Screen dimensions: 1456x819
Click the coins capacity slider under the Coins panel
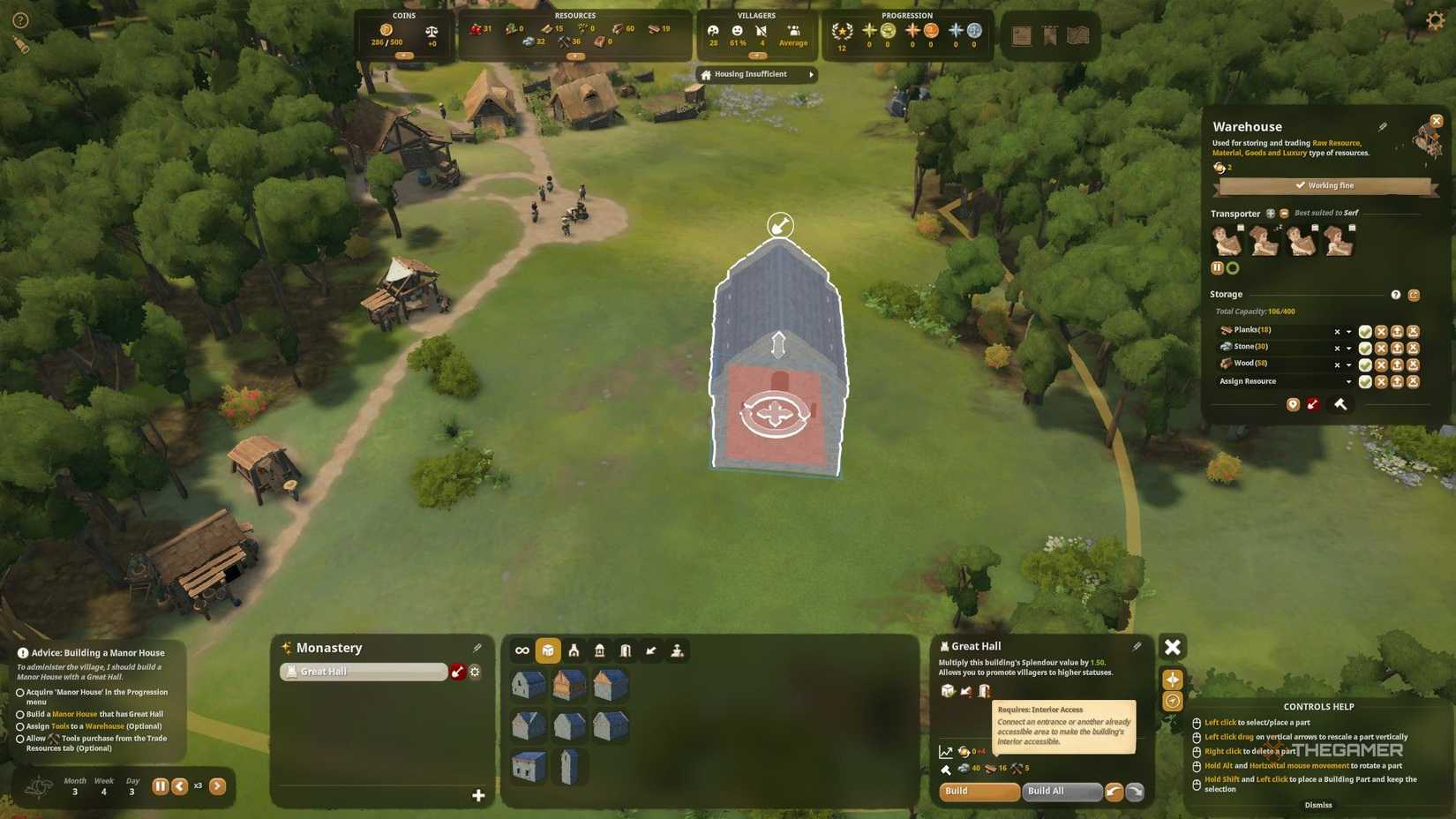coord(404,54)
